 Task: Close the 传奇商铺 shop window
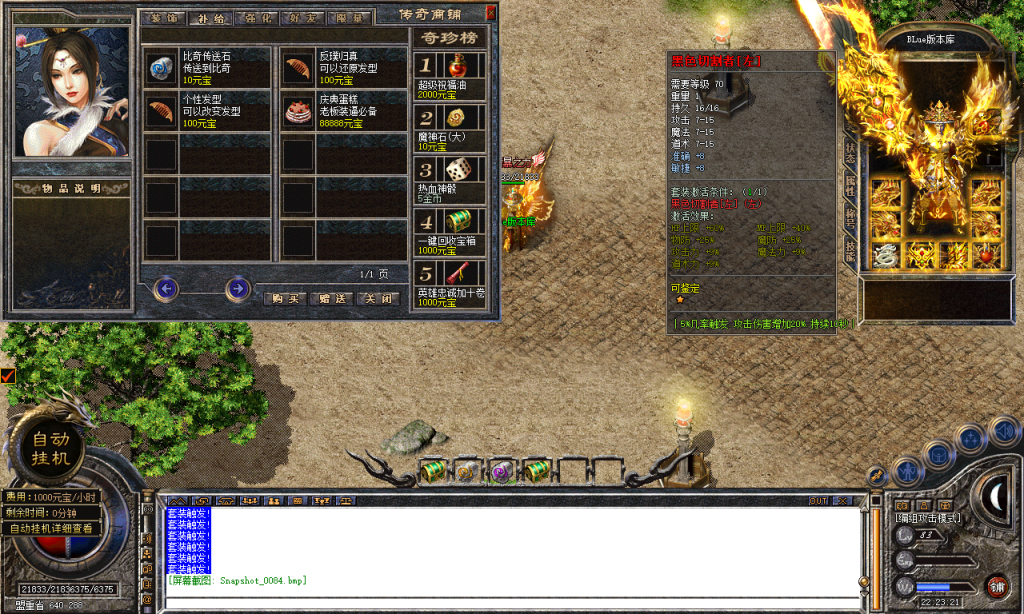click(x=490, y=13)
